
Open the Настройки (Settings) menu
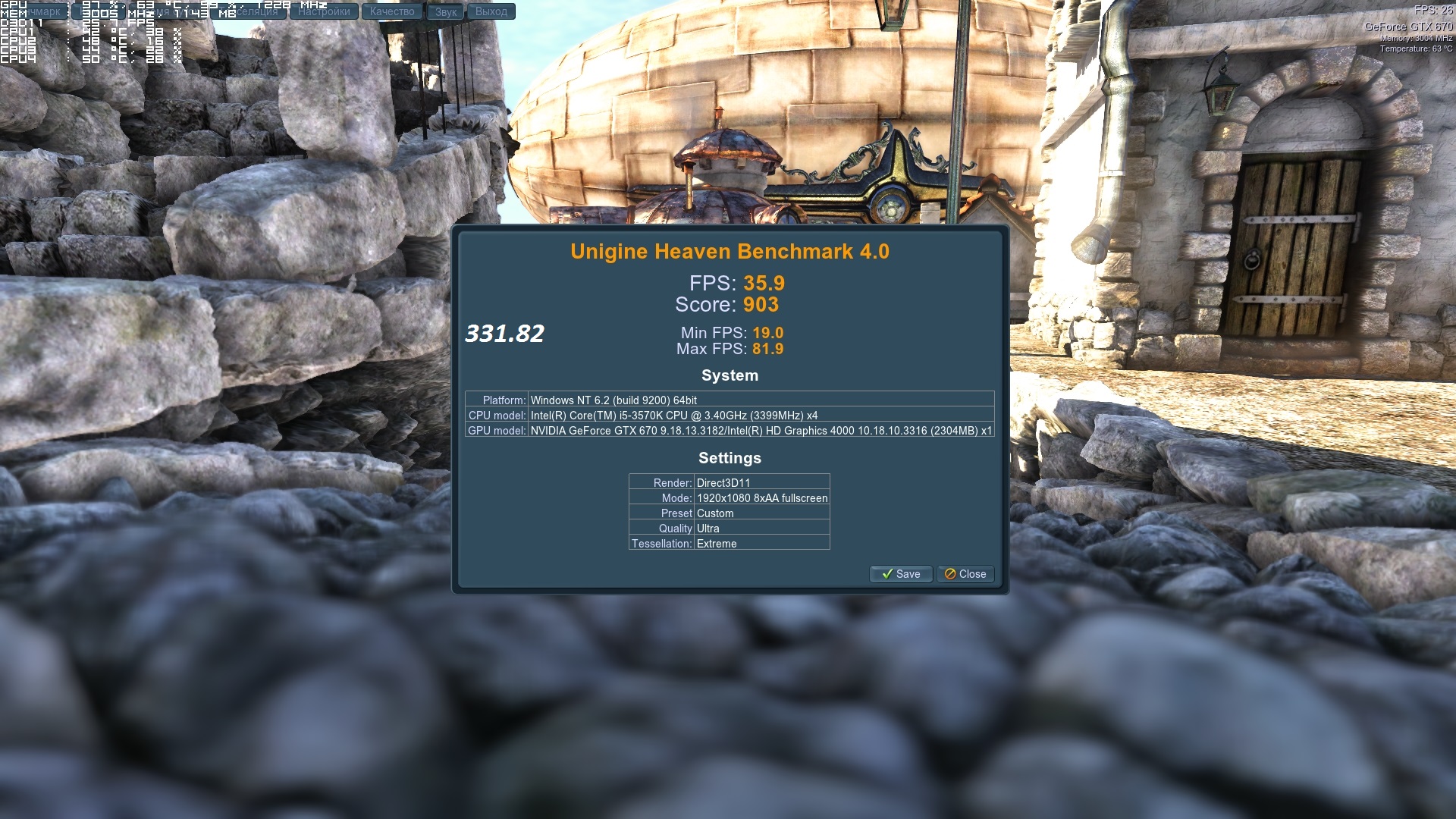[324, 11]
